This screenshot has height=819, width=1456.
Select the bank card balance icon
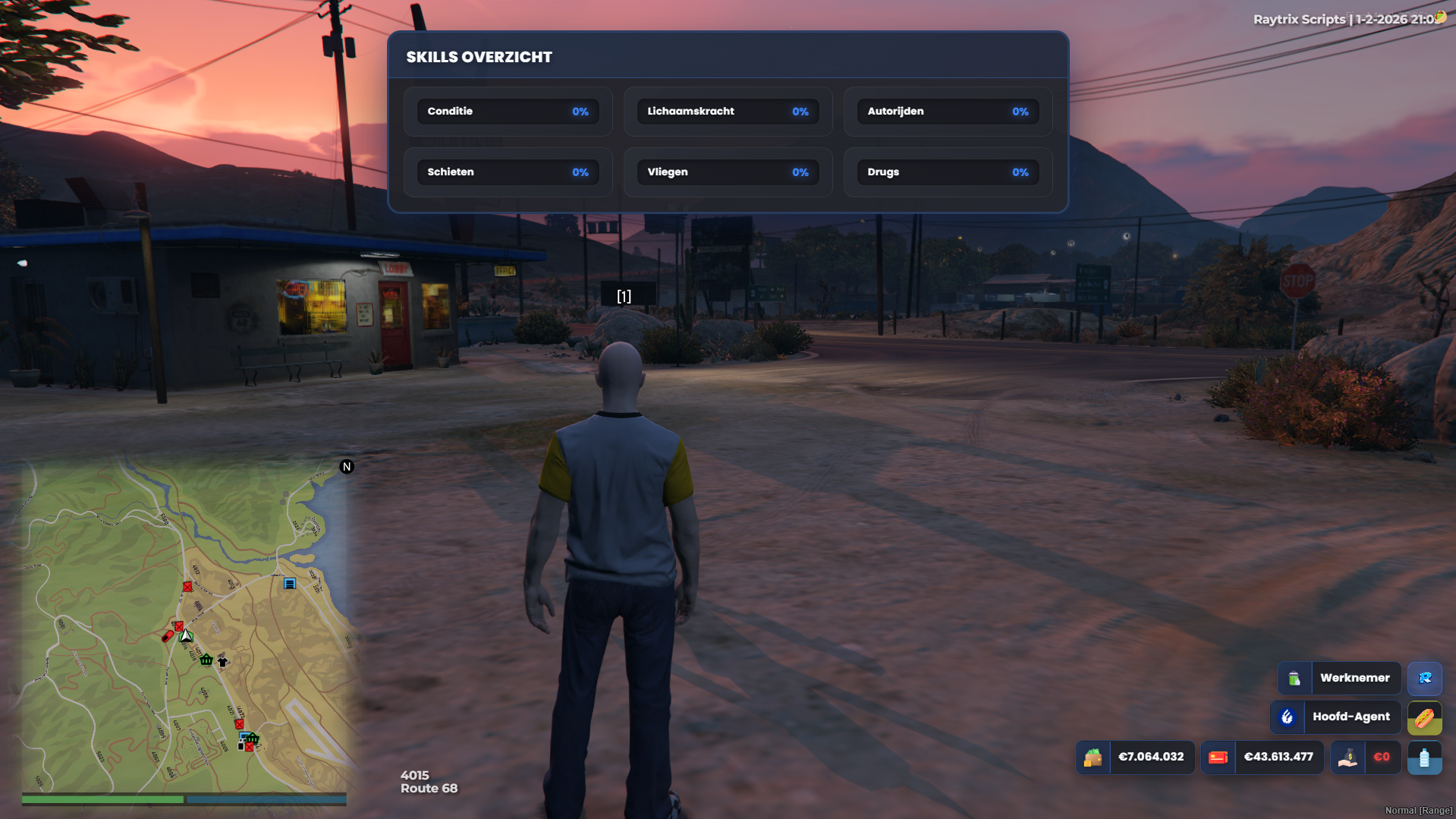pyautogui.click(x=1218, y=757)
